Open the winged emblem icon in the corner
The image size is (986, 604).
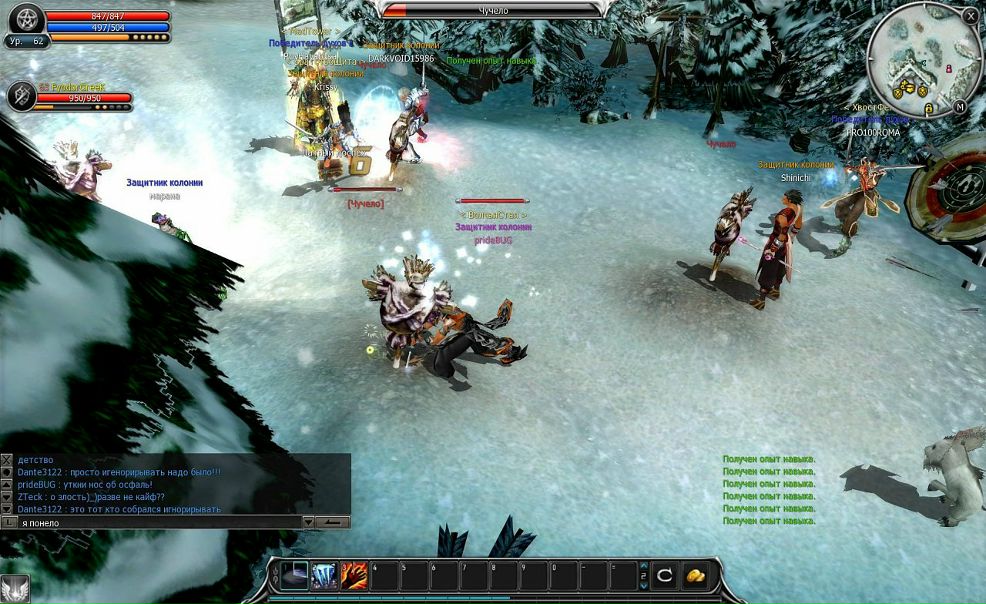point(13,589)
